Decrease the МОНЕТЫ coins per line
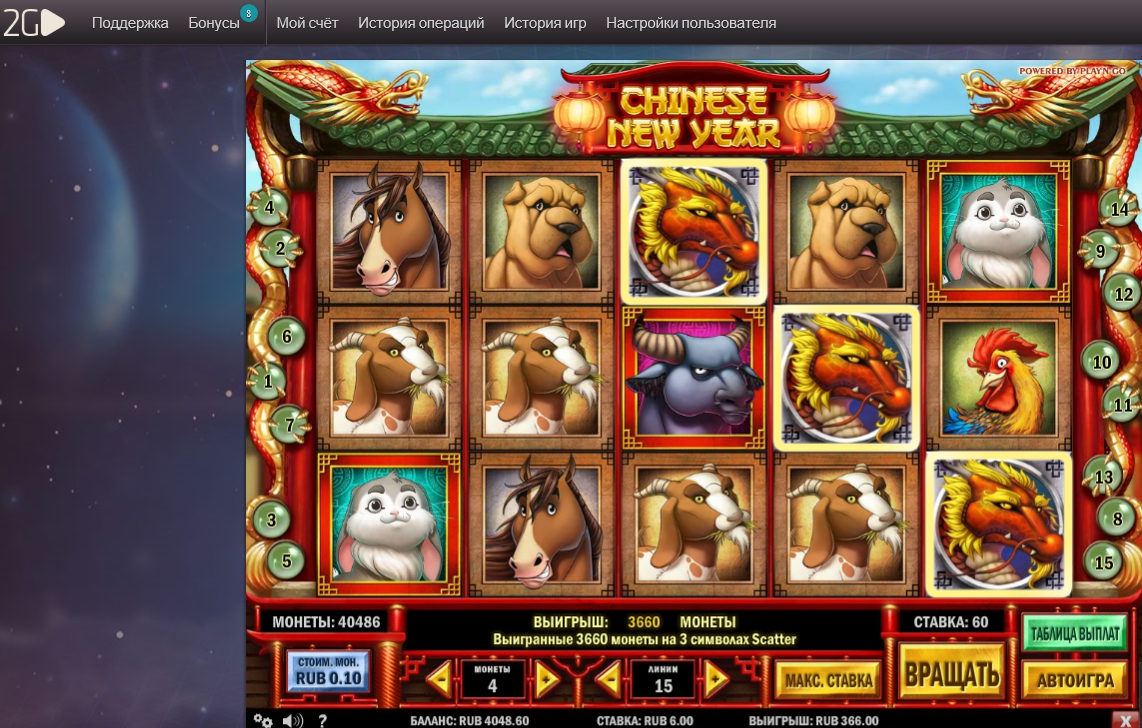 pyautogui.click(x=439, y=679)
